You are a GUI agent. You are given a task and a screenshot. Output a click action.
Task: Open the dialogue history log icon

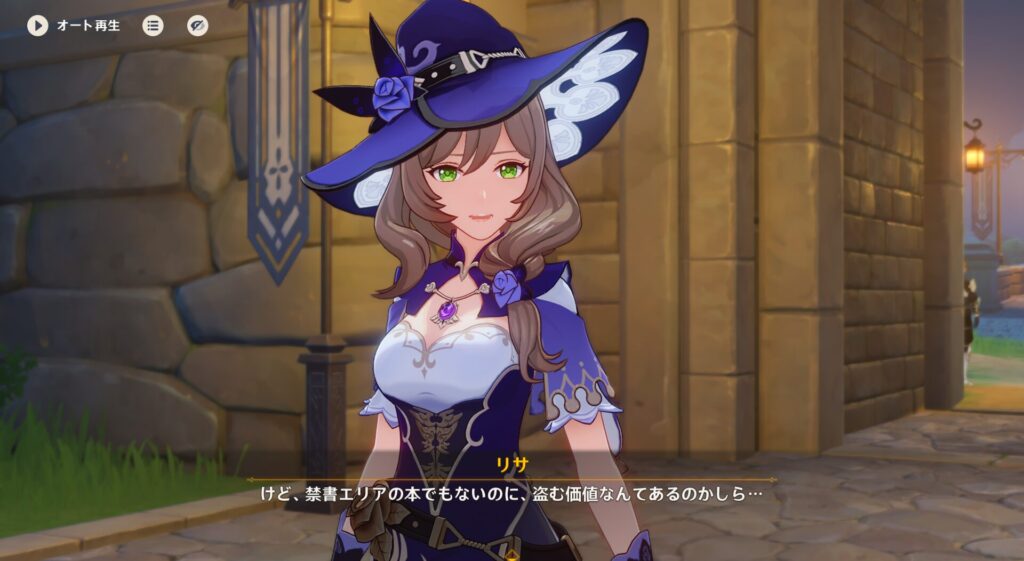tap(153, 25)
